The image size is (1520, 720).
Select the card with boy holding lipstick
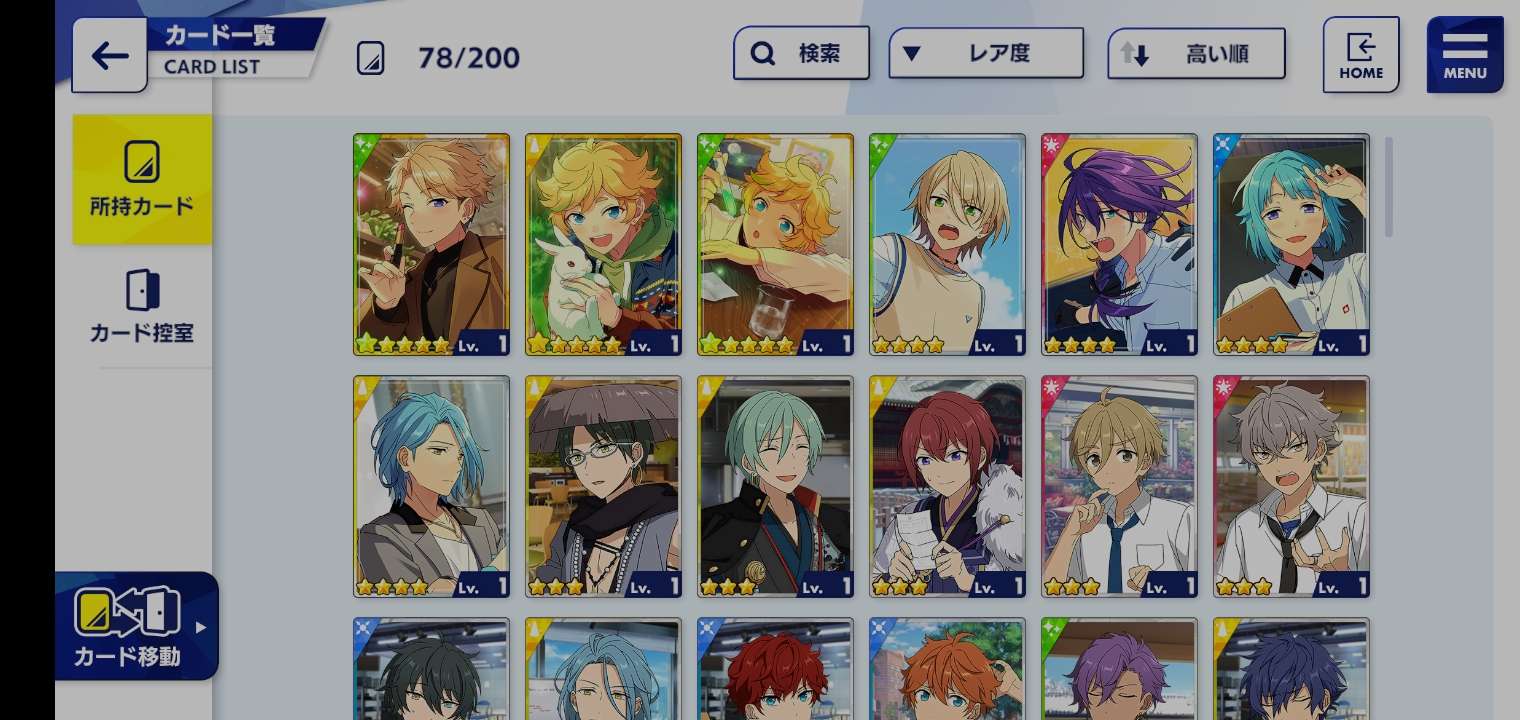pyautogui.click(x=431, y=244)
